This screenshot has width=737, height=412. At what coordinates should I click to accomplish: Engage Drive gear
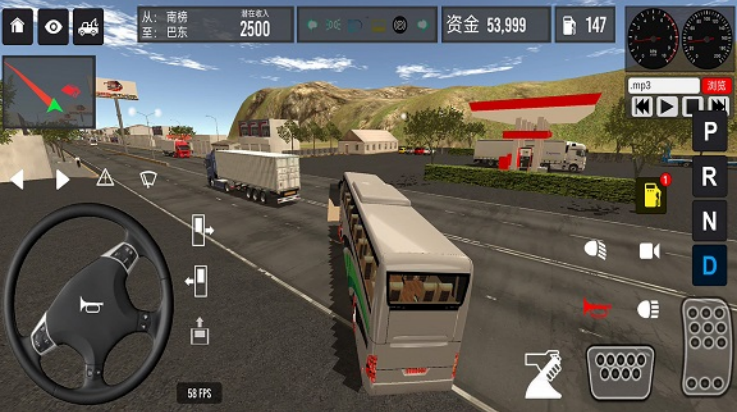pyautogui.click(x=709, y=265)
